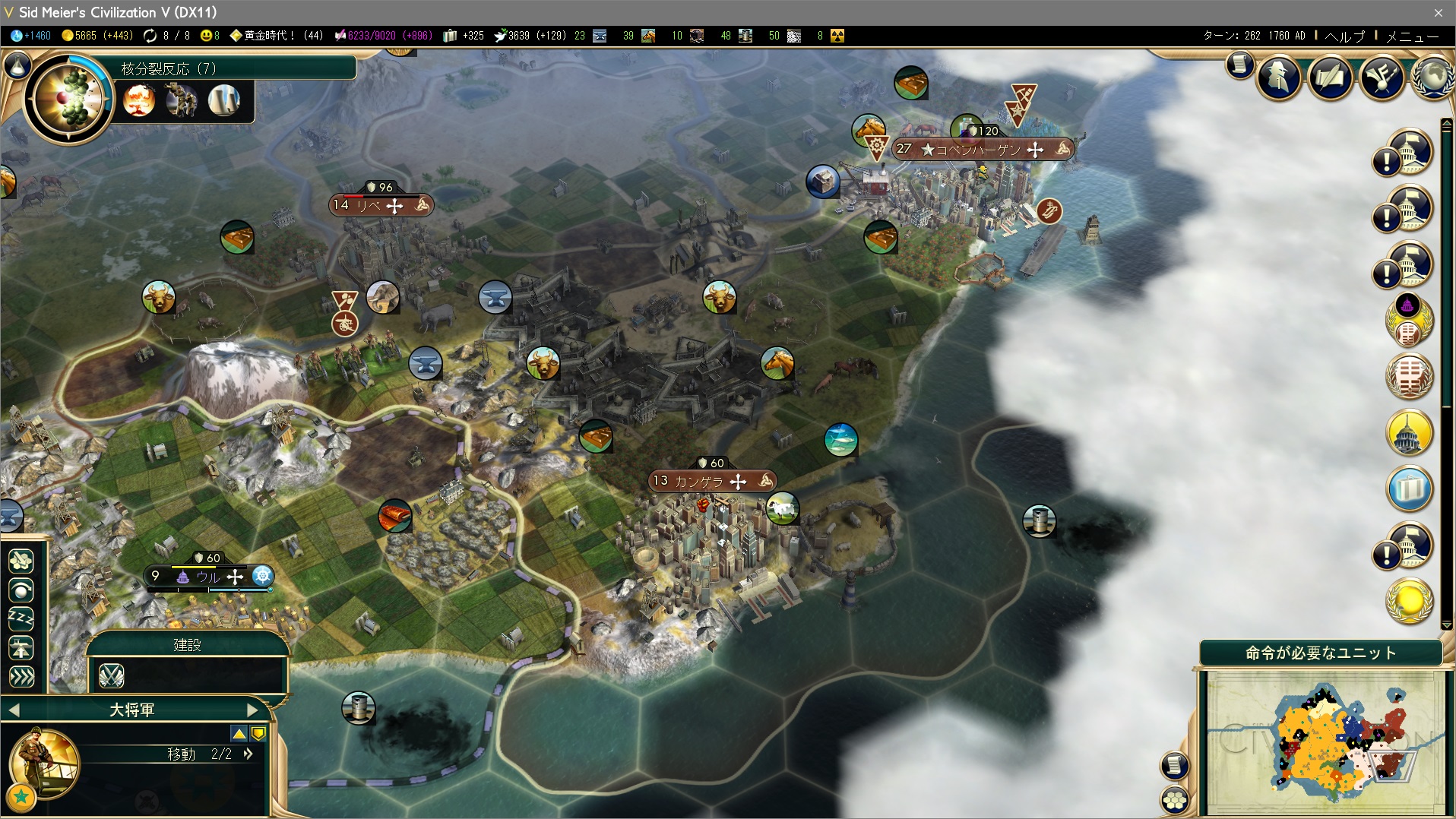Open the メニュー game menu
This screenshot has height=819, width=1456.
[x=1412, y=36]
